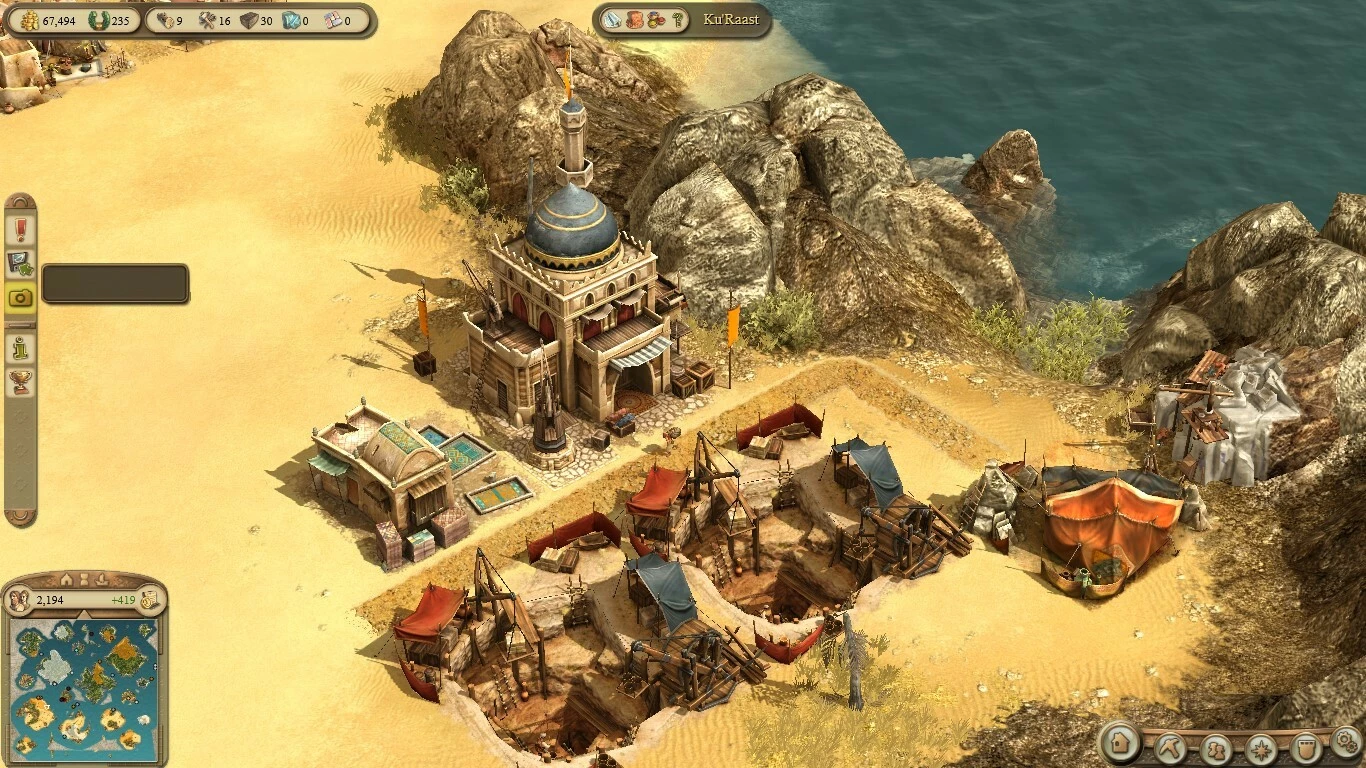Open the trophy achievements button

21,381
